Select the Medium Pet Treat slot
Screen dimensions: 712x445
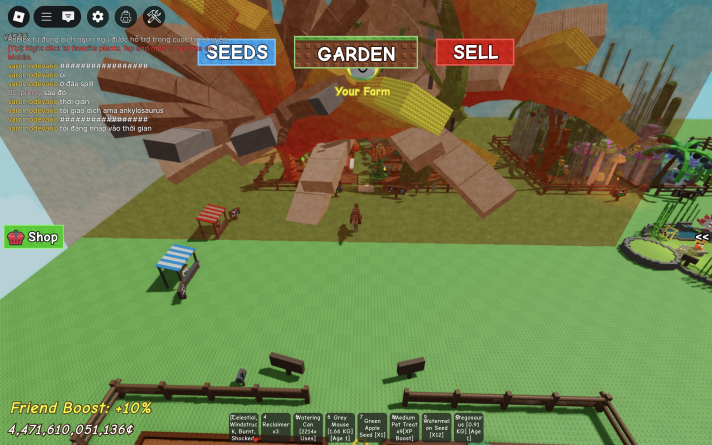click(x=404, y=427)
